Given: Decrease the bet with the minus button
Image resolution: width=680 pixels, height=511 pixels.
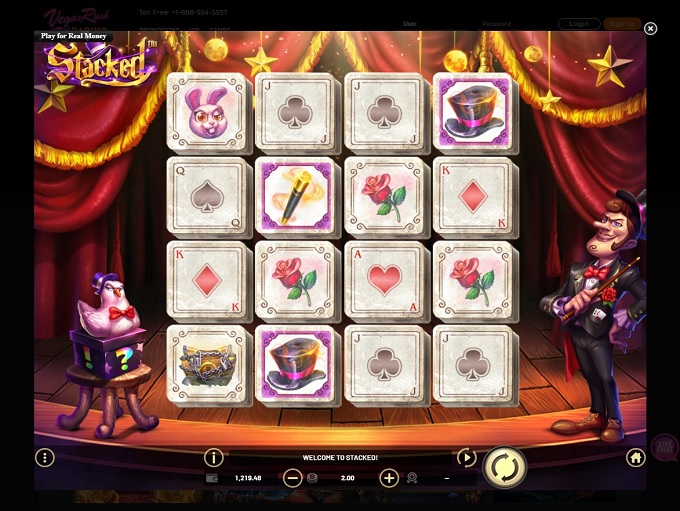Looking at the screenshot, I should click(x=292, y=478).
